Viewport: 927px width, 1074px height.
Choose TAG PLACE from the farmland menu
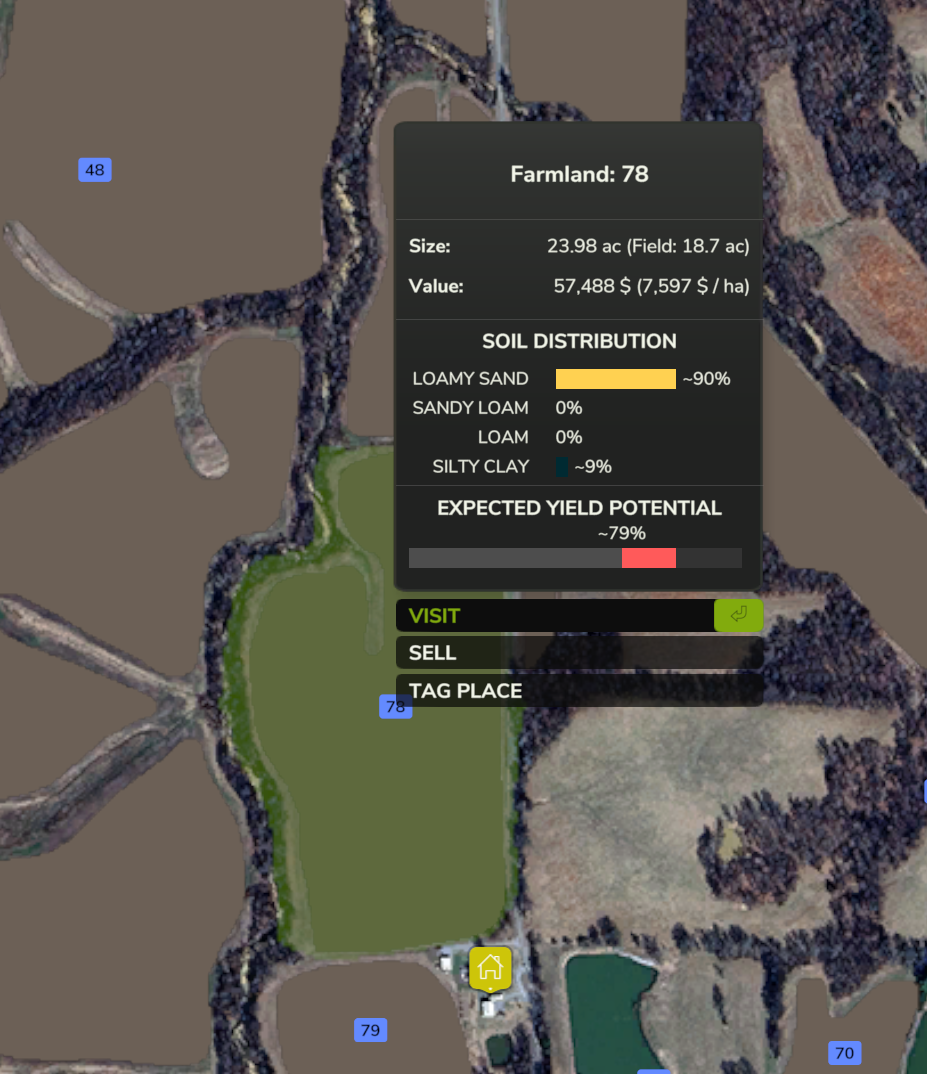point(578,690)
